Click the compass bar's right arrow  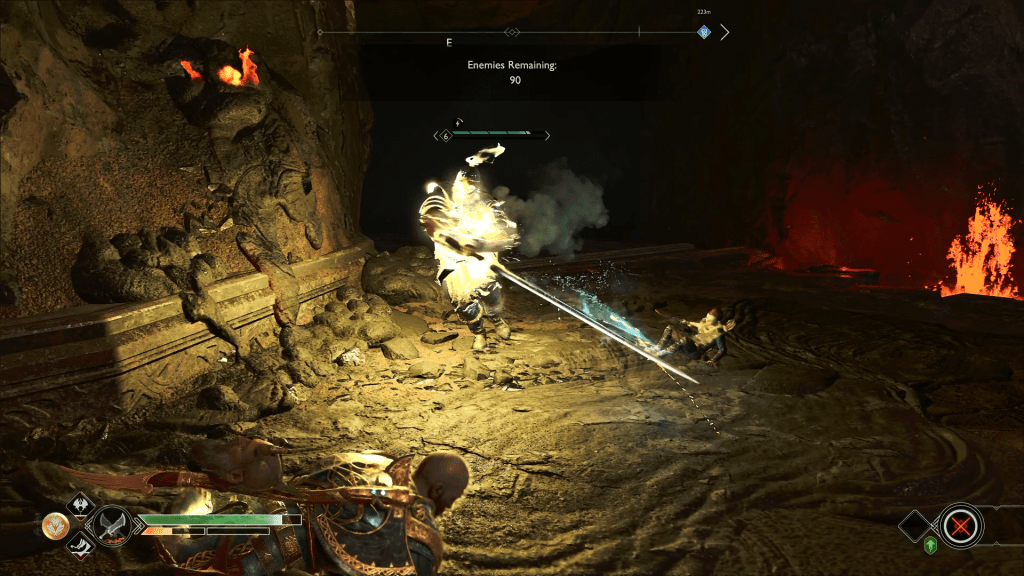click(725, 32)
